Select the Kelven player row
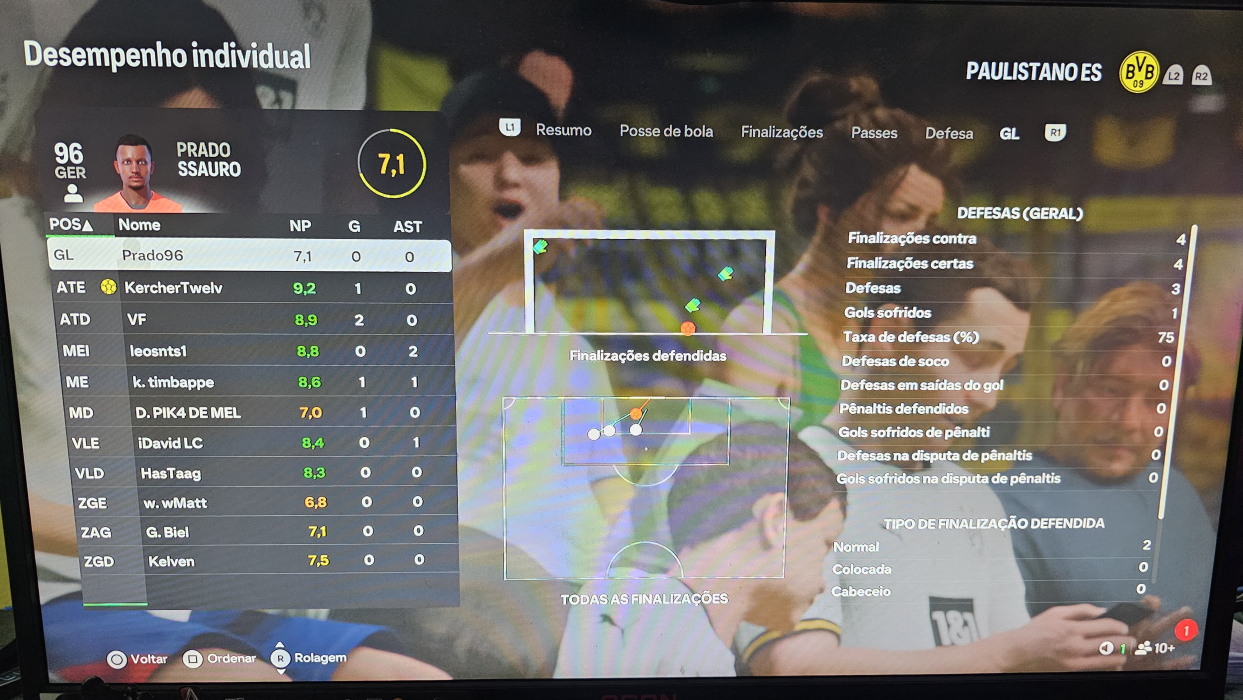Image resolution: width=1243 pixels, height=700 pixels. pyautogui.click(x=251, y=561)
